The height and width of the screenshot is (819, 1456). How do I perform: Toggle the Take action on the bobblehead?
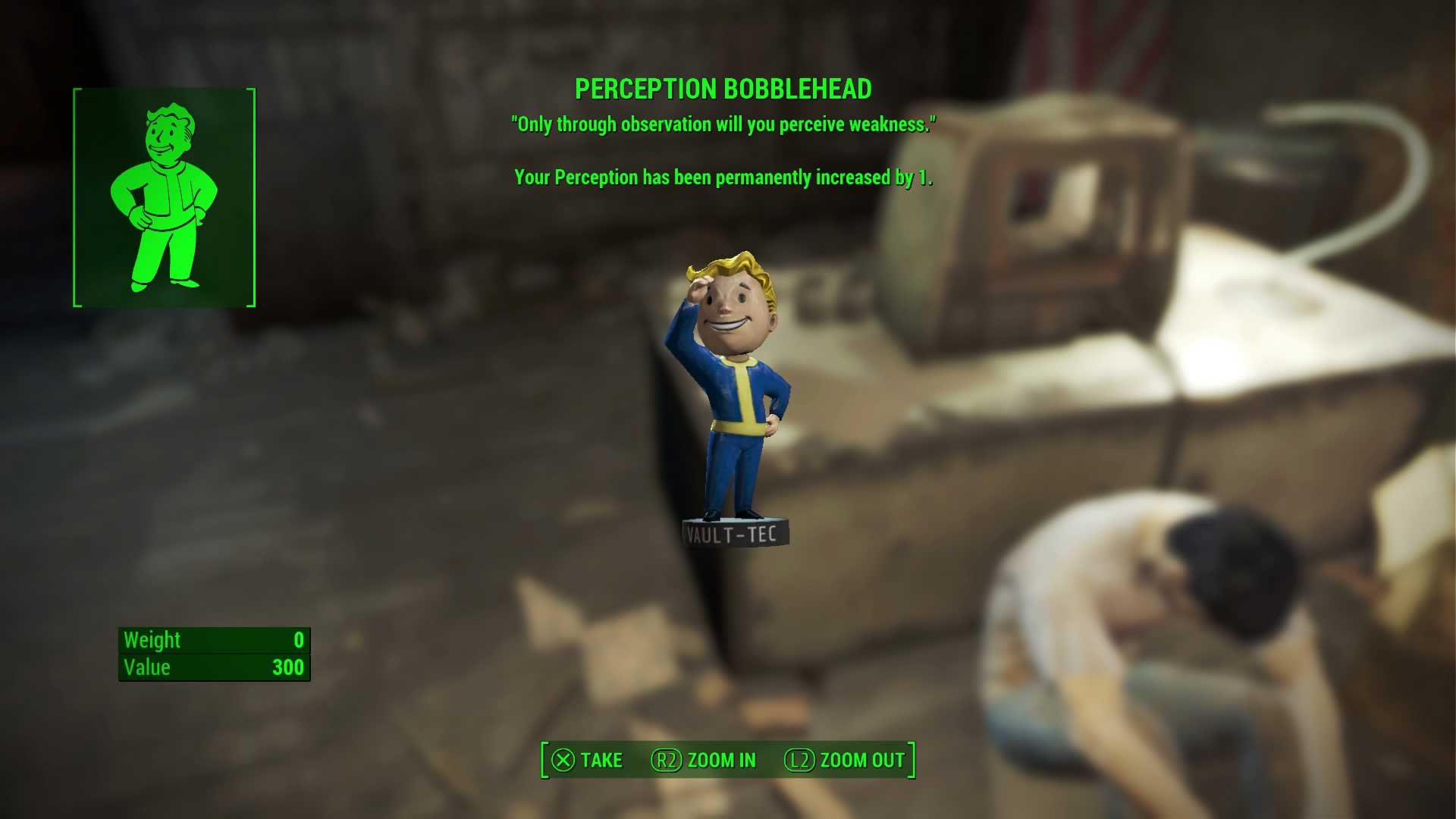pos(591,760)
